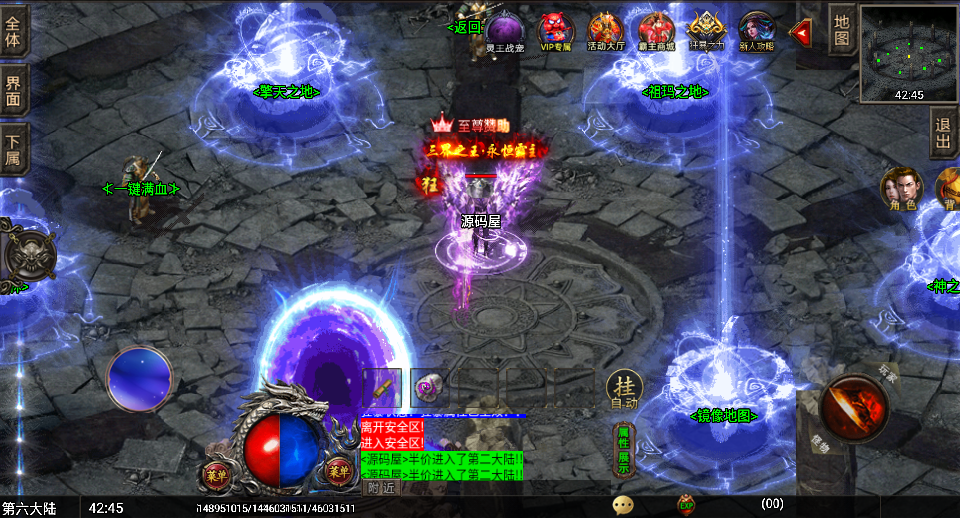Open the 属性展示 attribute display
This screenshot has height=518, width=960.
(x=623, y=449)
